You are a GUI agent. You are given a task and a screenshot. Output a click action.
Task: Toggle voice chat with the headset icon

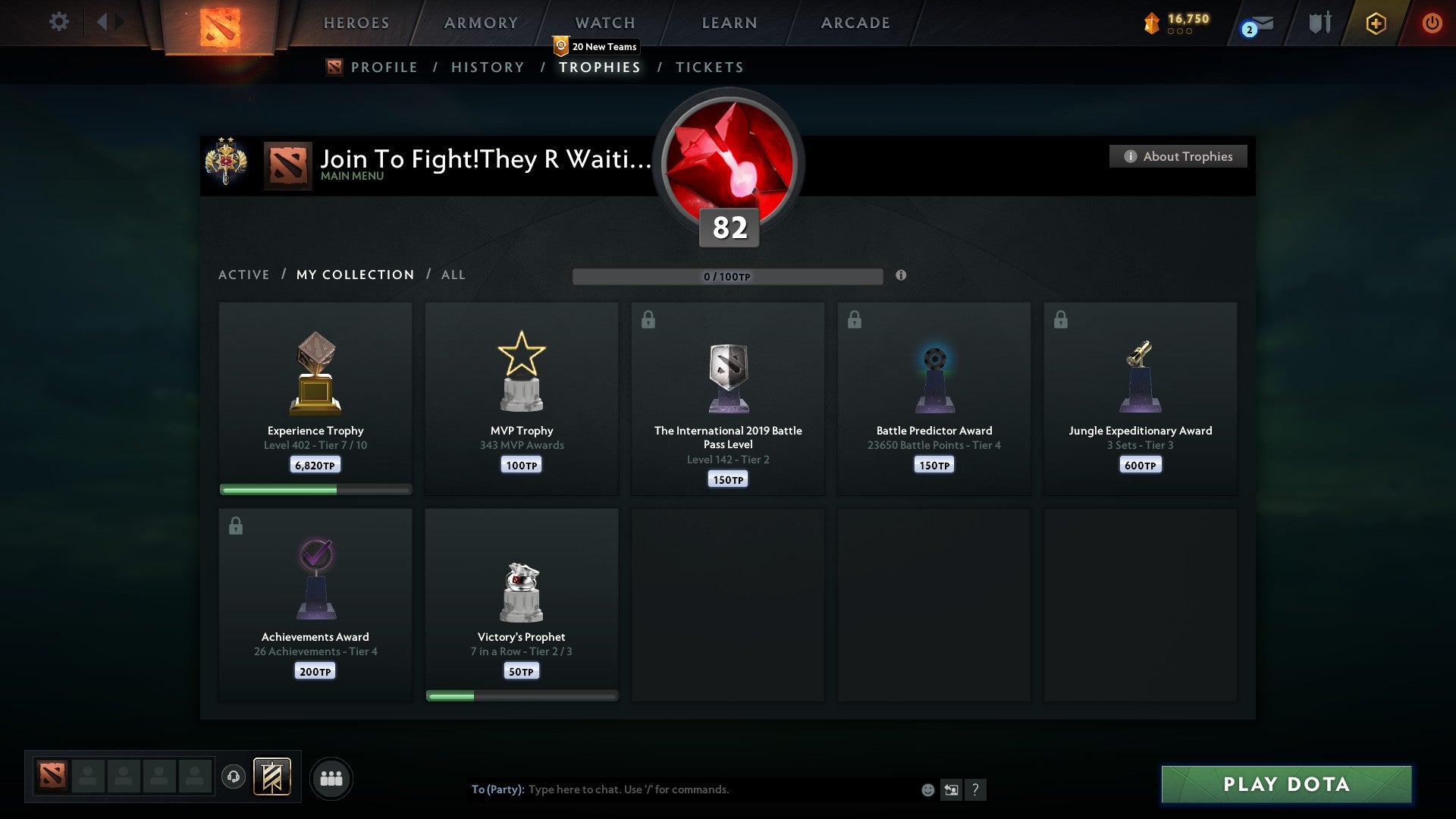tap(234, 778)
